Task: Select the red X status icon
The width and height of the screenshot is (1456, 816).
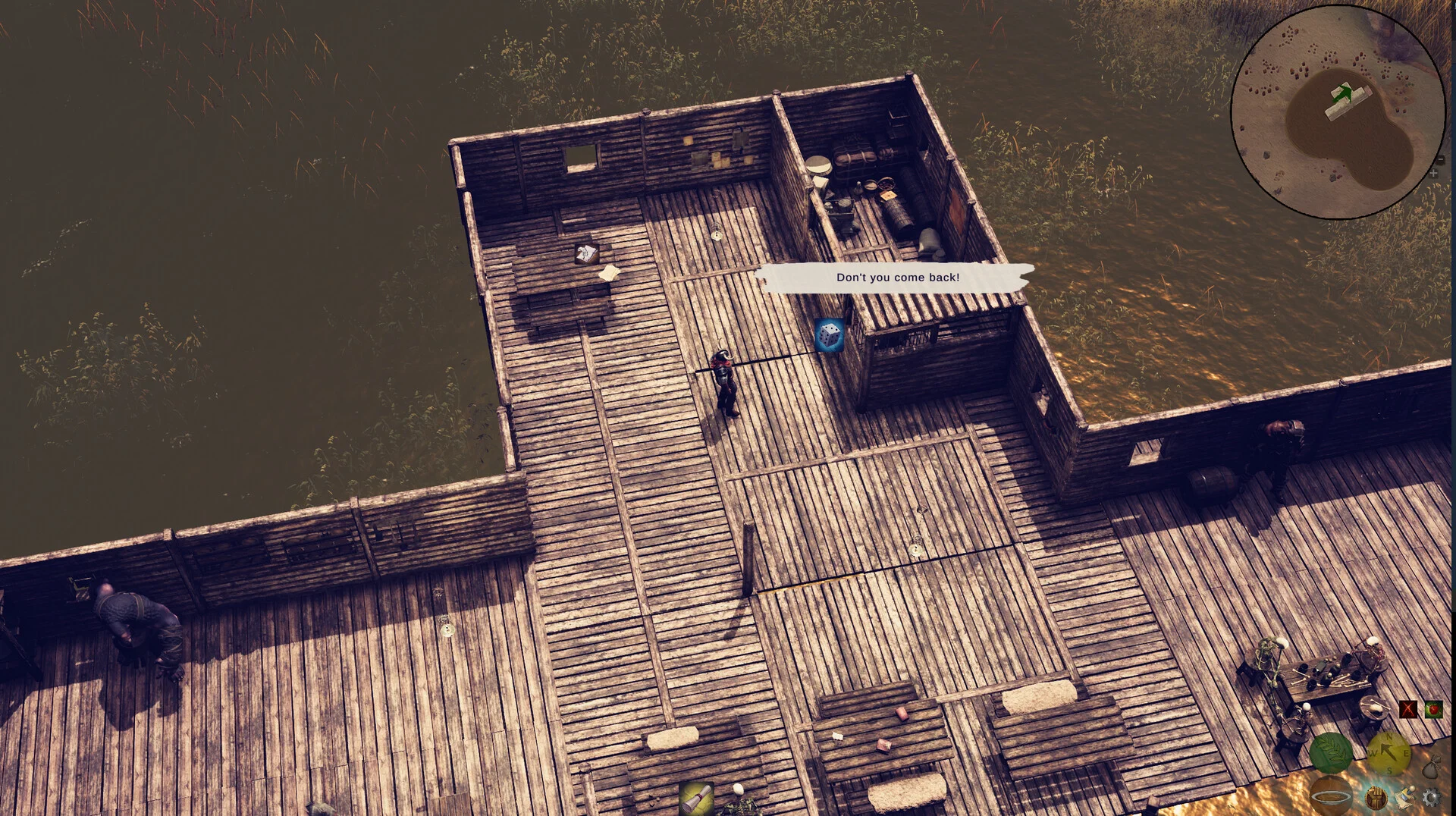Action: pos(1408,710)
